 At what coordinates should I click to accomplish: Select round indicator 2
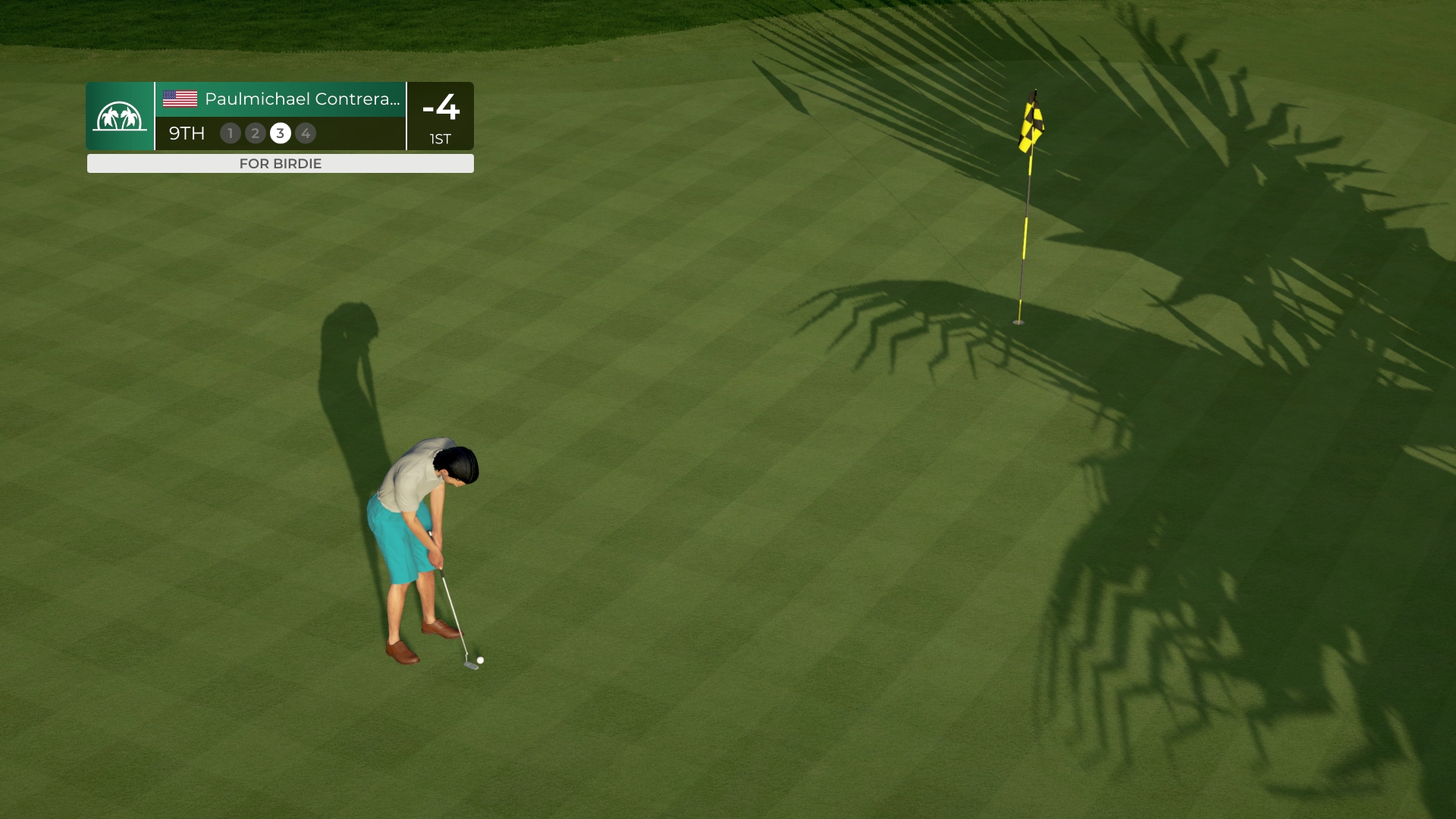256,133
